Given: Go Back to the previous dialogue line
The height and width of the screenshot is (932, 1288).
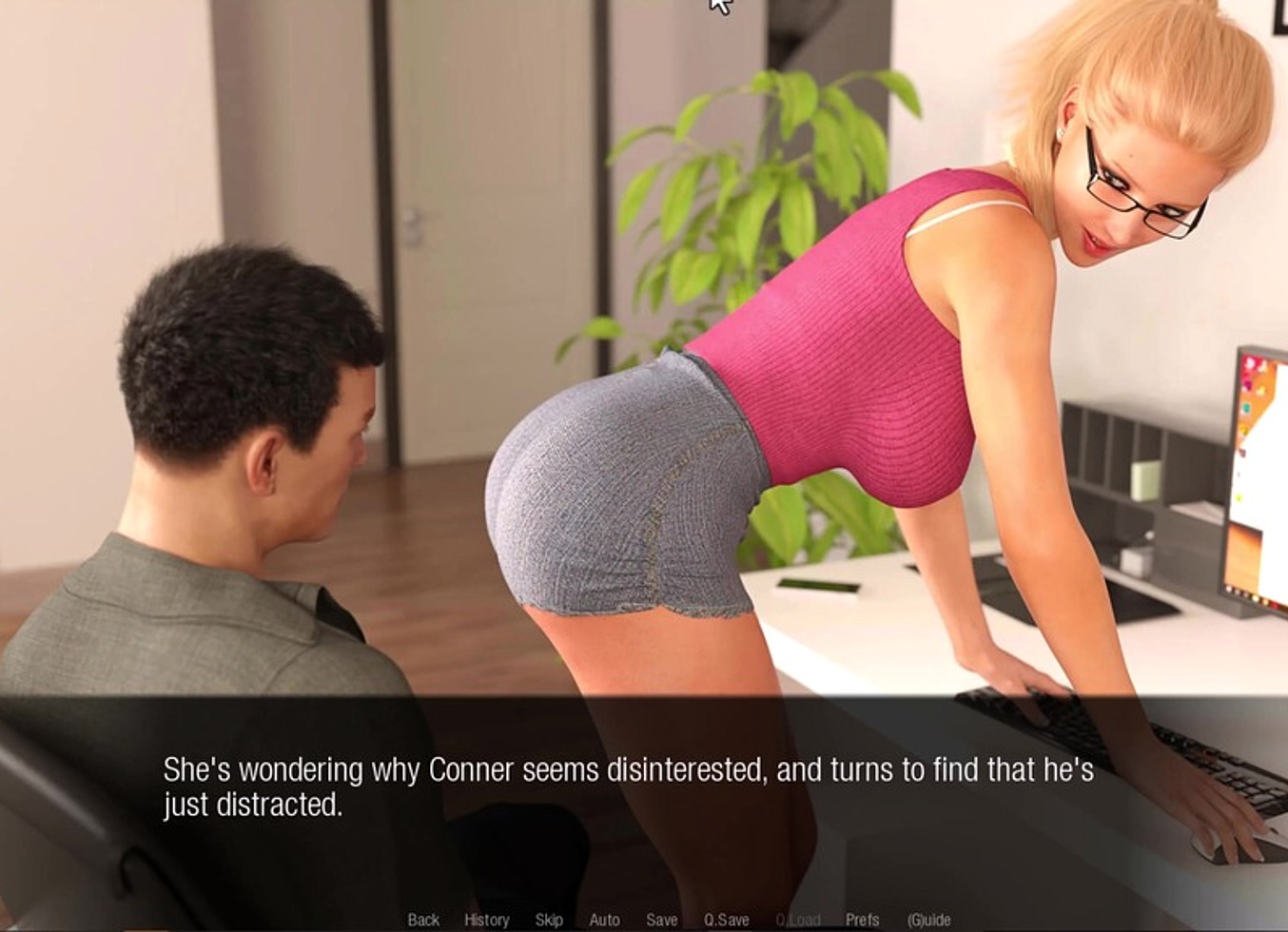Looking at the screenshot, I should (424, 920).
